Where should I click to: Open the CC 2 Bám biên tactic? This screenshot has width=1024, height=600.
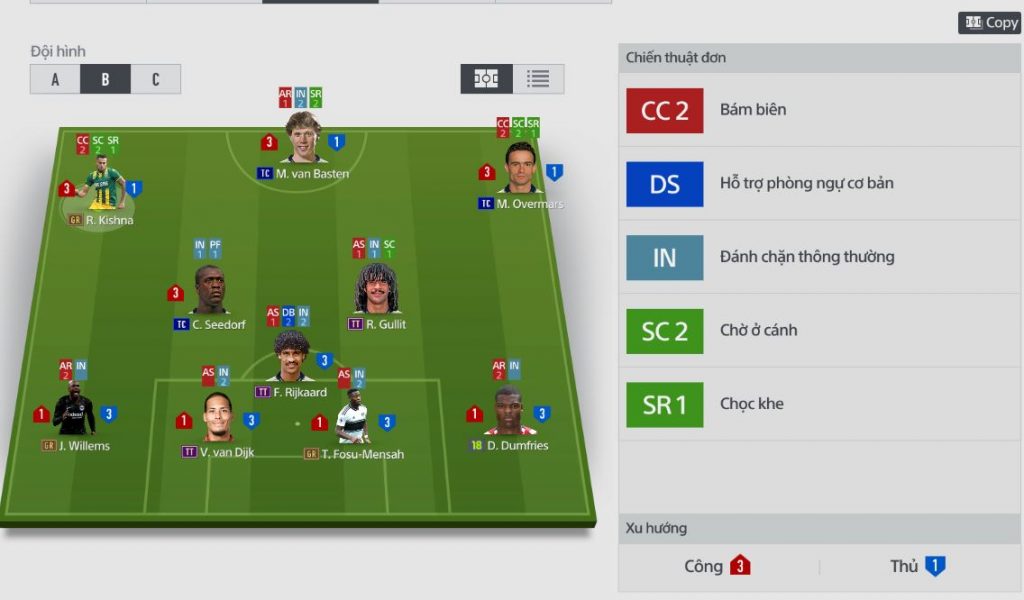pos(819,110)
